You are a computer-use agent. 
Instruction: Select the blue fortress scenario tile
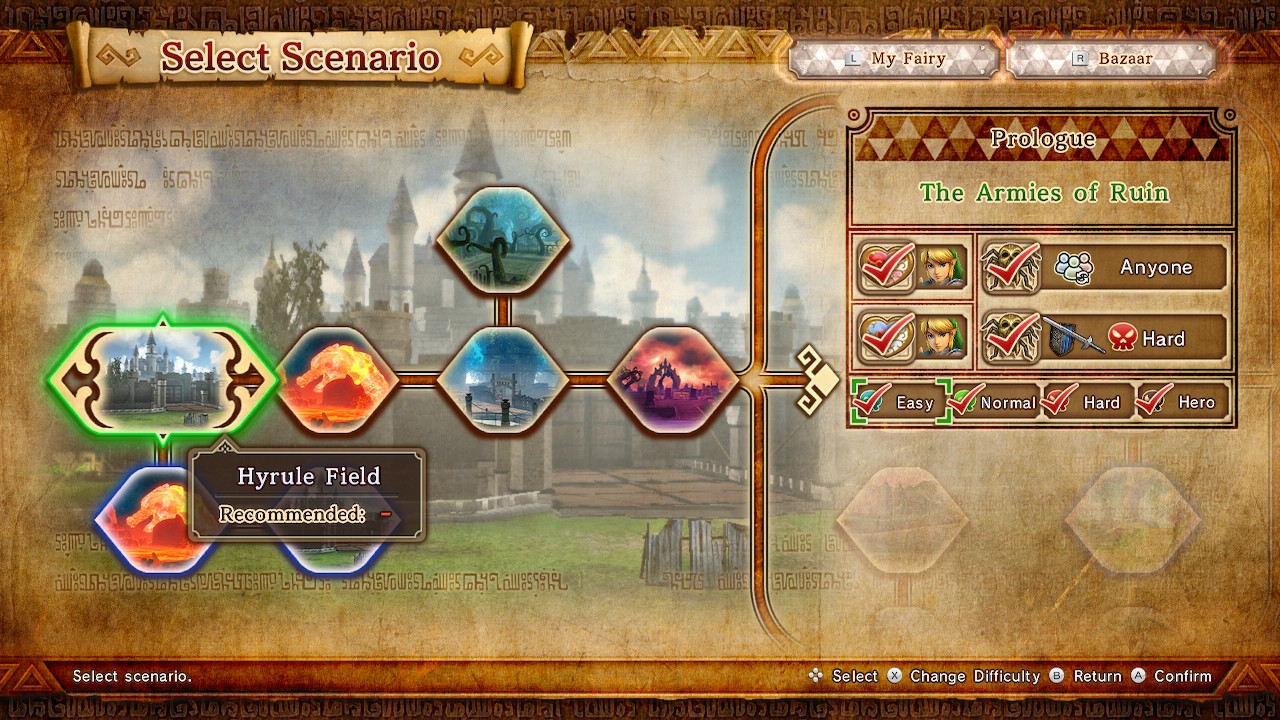point(503,380)
